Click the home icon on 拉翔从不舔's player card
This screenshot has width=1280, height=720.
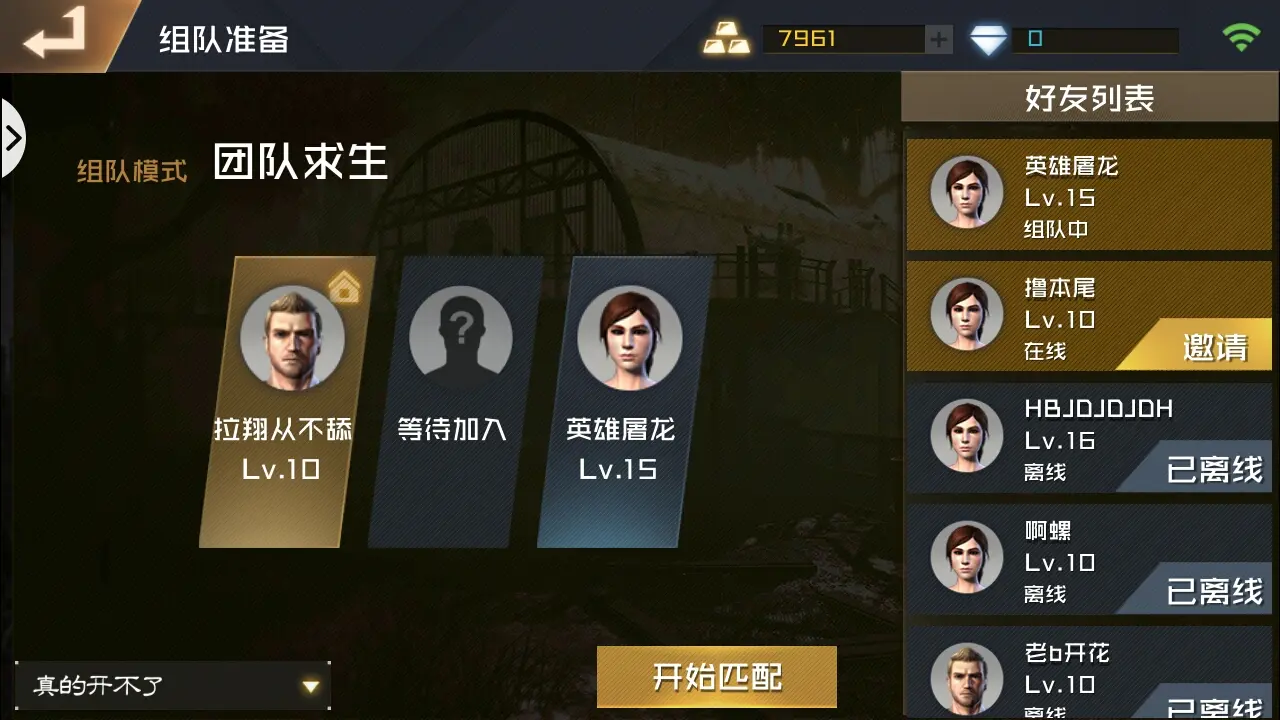point(344,288)
